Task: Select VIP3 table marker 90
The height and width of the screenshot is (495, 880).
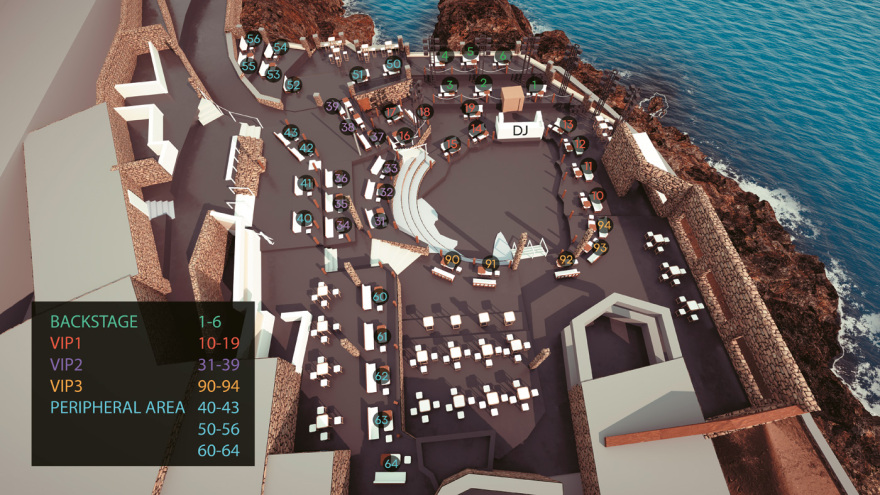Action: coord(453,259)
